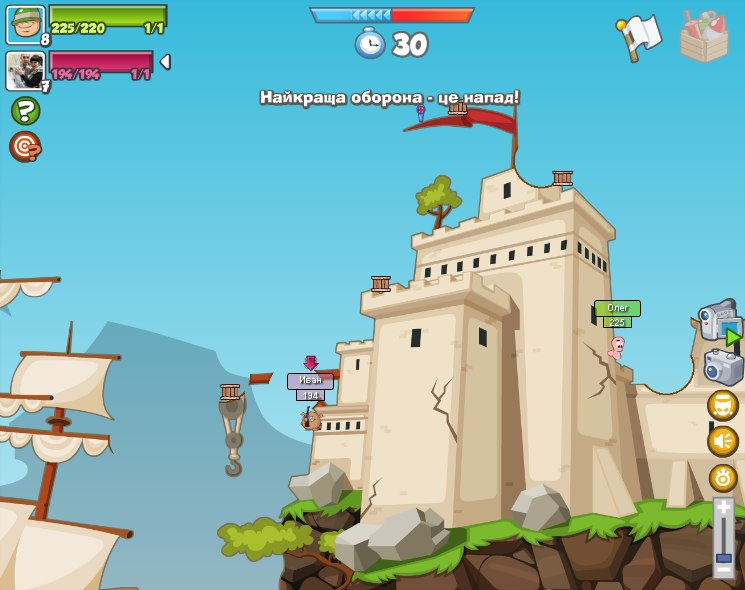The height and width of the screenshot is (590, 745).
Task: Open the weapons crate
Action: coord(703,36)
